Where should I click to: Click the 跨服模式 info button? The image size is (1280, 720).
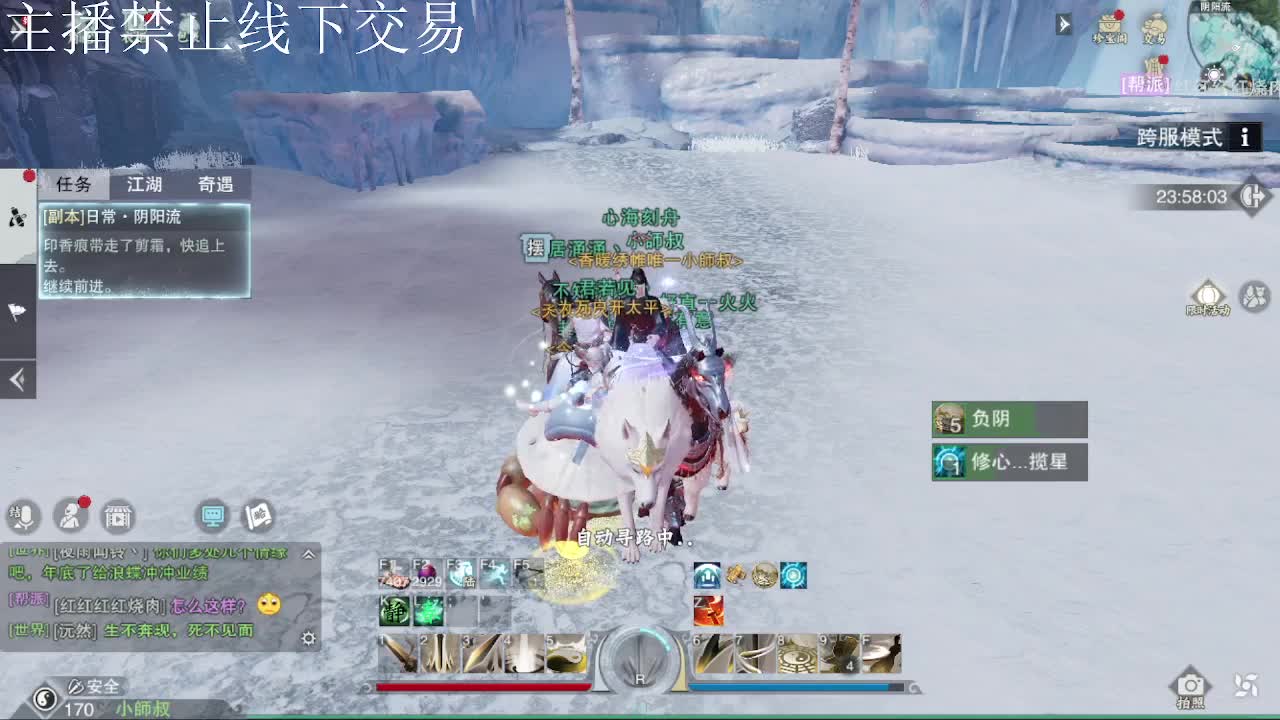pyautogui.click(x=1243, y=138)
